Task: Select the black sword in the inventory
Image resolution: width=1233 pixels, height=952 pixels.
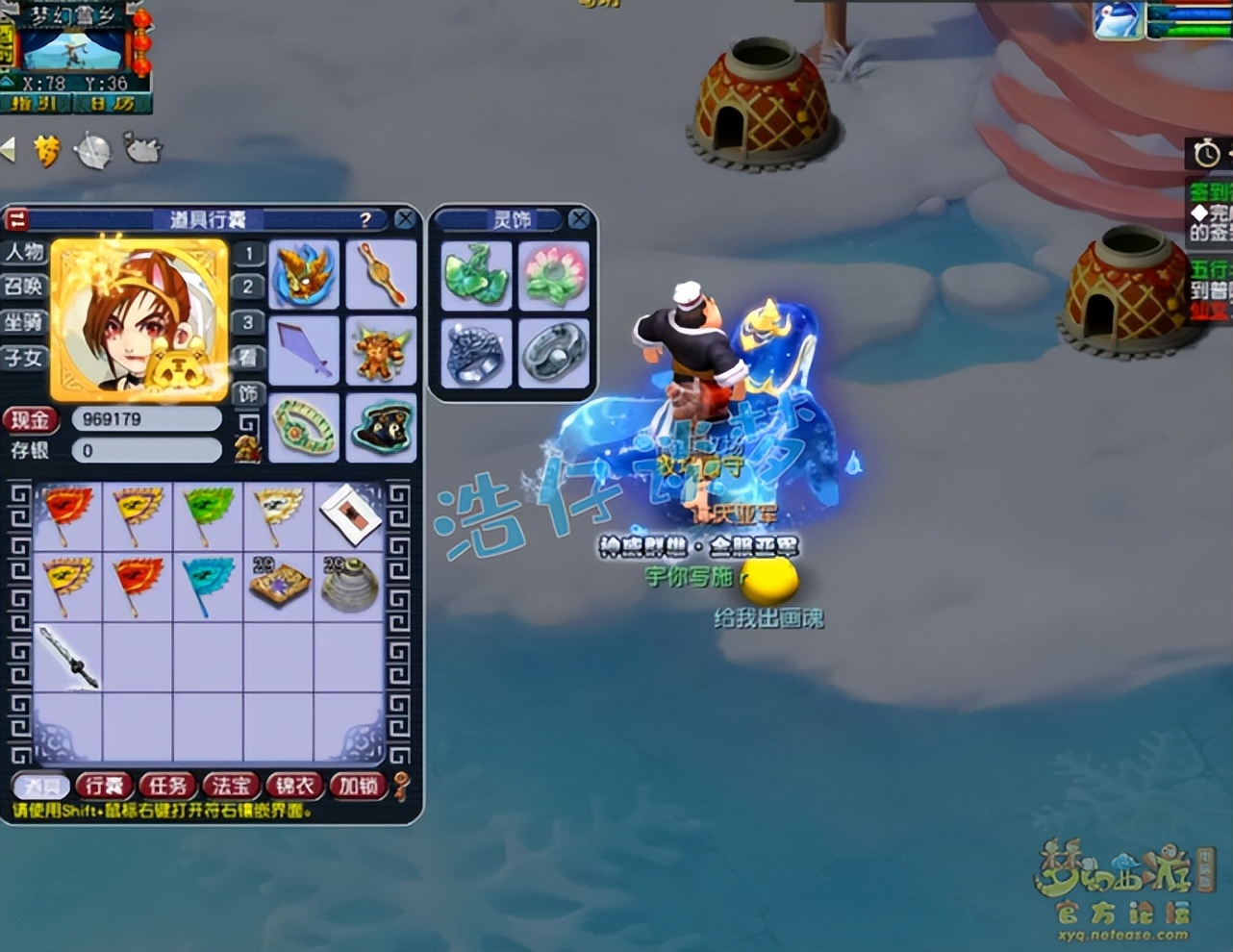Action: [67, 656]
